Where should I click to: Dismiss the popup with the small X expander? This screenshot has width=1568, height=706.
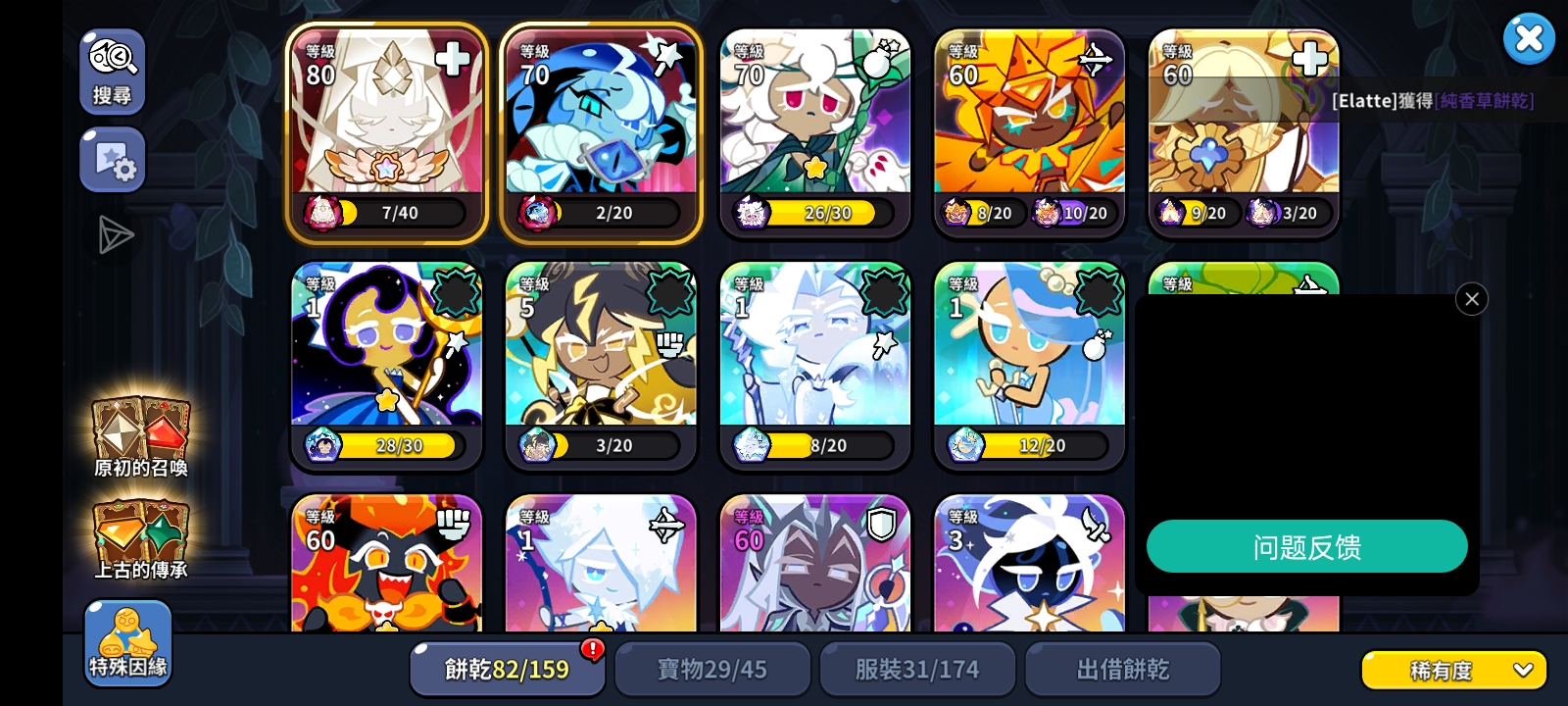[1471, 299]
